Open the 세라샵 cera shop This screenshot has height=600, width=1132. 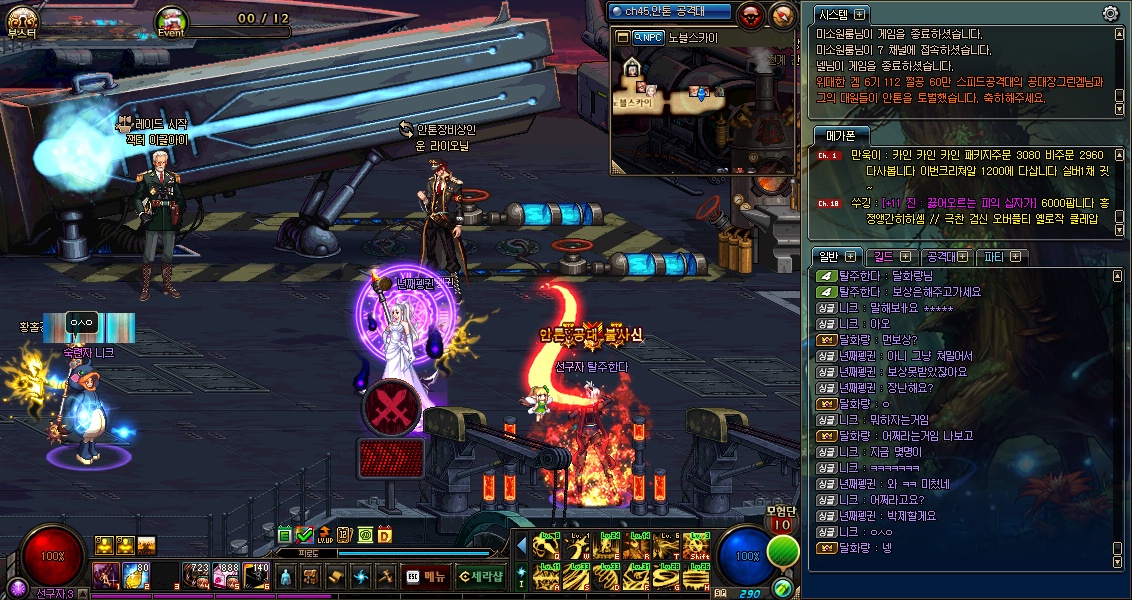pos(480,576)
